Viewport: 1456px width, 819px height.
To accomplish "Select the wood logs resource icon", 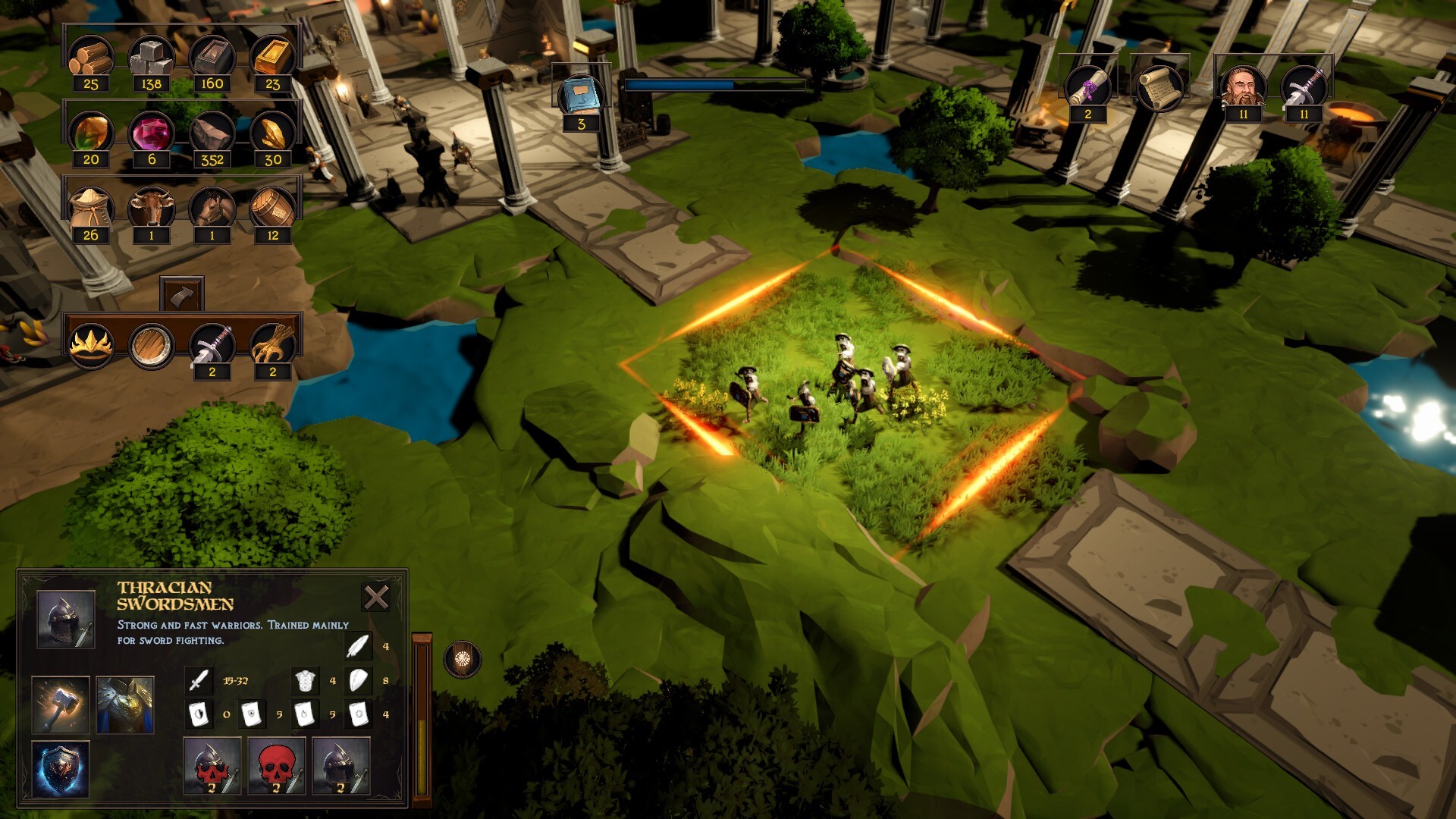I will click(91, 58).
